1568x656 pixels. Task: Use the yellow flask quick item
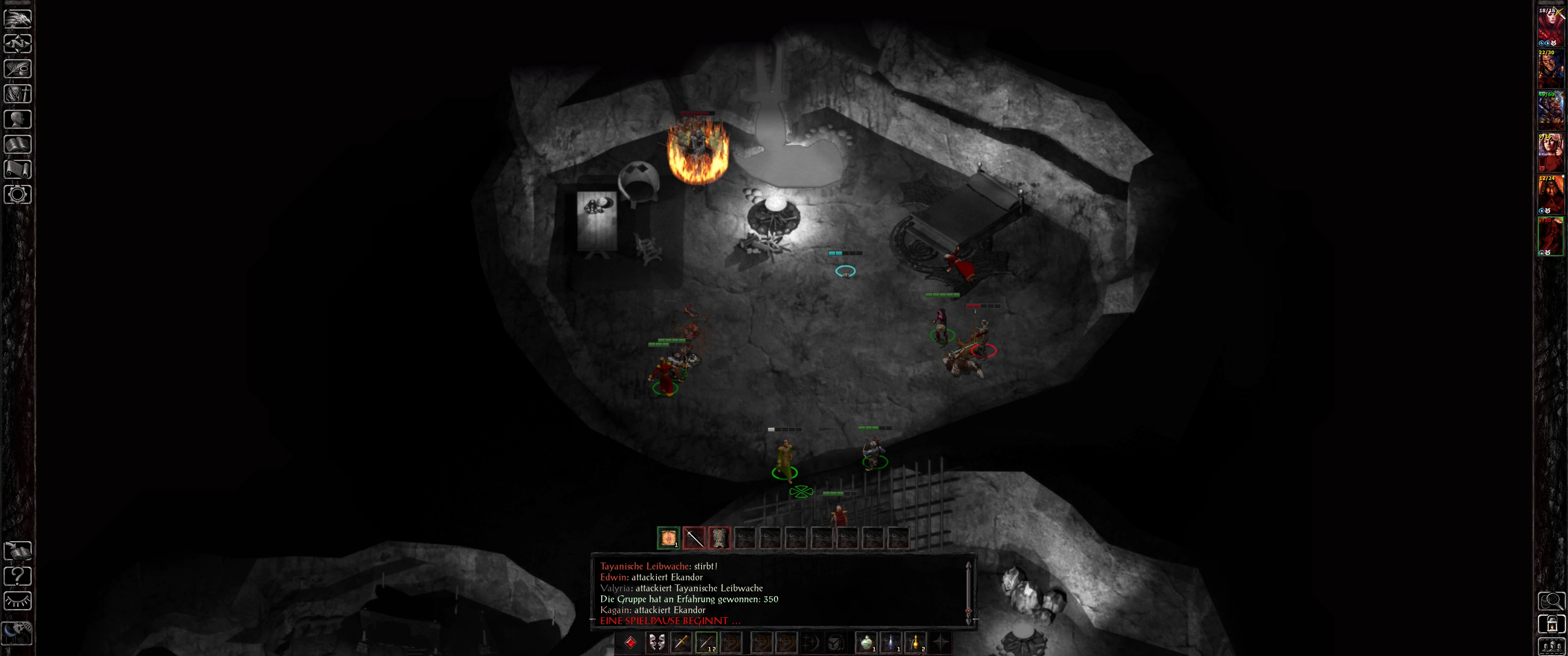click(x=915, y=643)
